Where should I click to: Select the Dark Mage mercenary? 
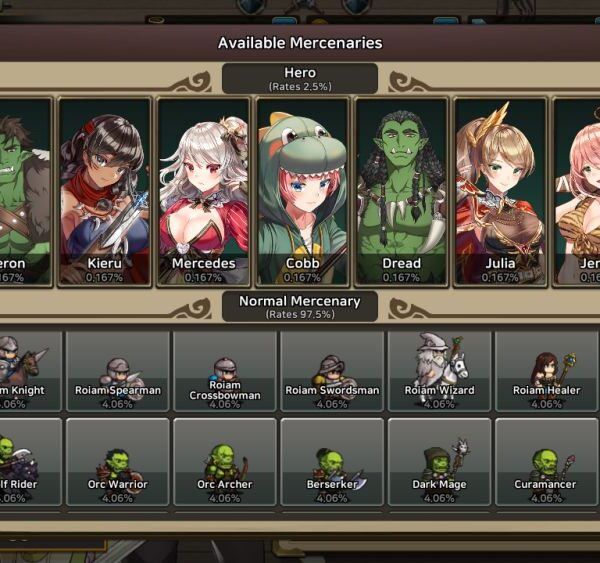[x=439, y=462]
